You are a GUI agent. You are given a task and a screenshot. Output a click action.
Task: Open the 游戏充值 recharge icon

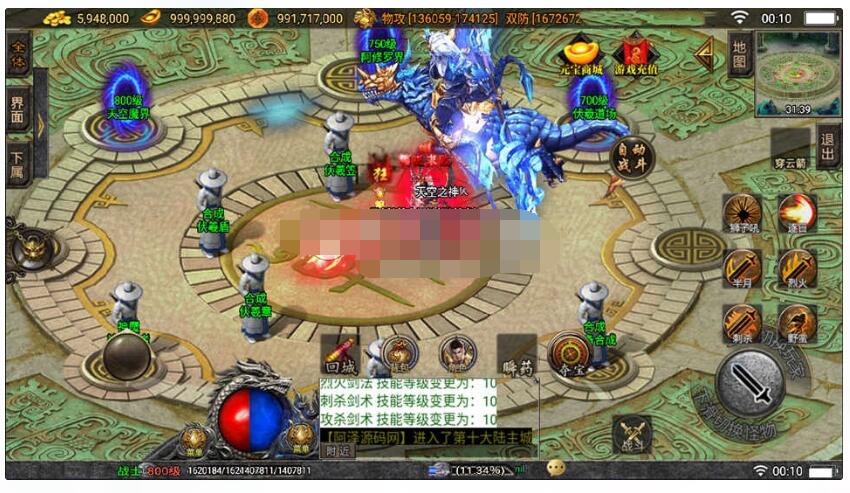(x=636, y=53)
